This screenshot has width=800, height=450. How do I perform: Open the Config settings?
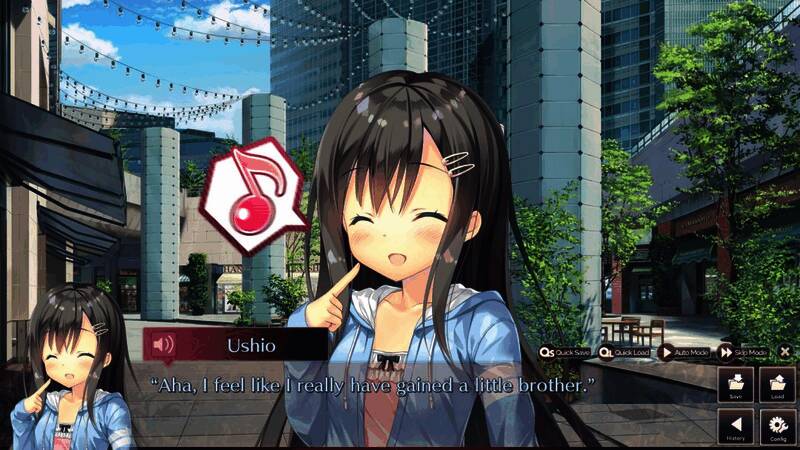click(x=777, y=427)
